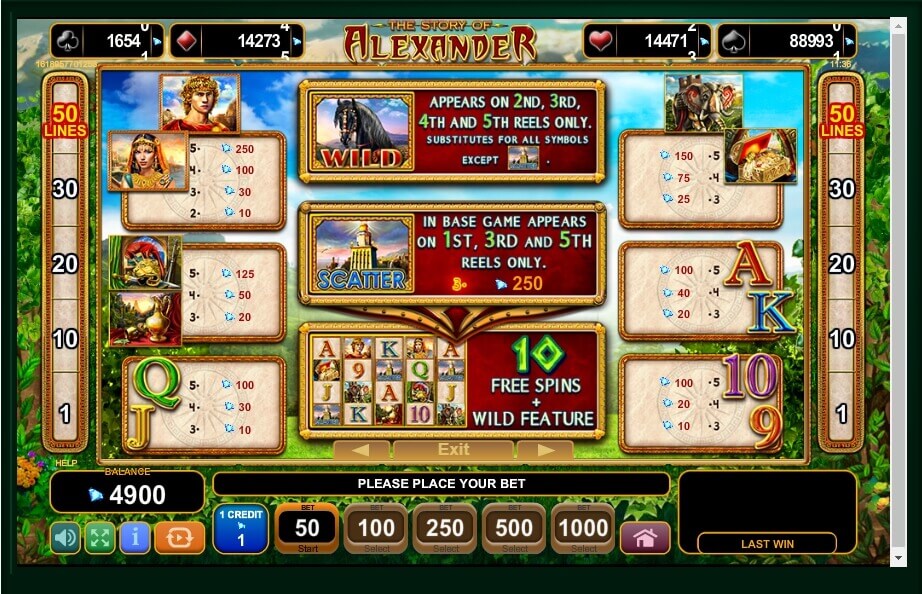Image resolution: width=922 pixels, height=594 pixels.
Task: Select 30 lines on the left selector
Action: [65, 188]
